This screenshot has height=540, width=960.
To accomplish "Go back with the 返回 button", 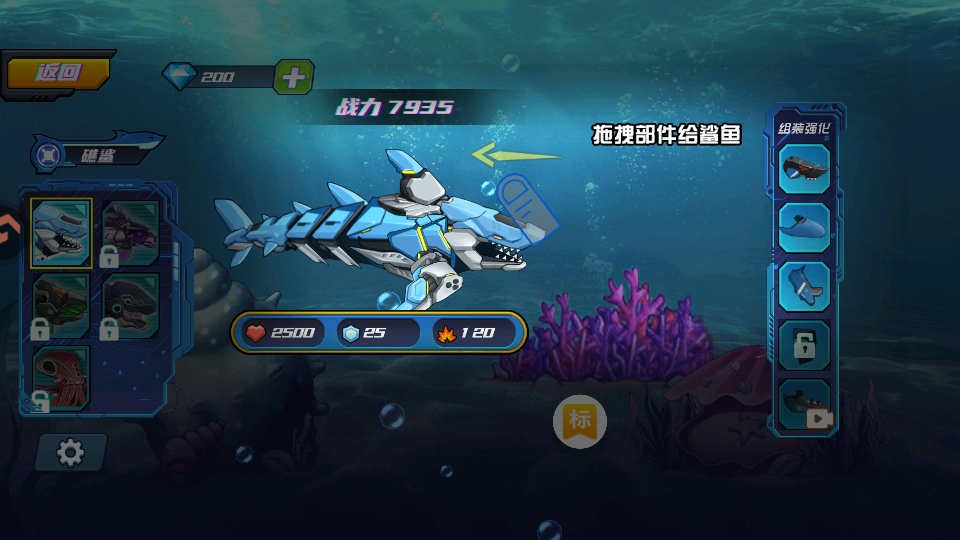I will click(x=58, y=73).
